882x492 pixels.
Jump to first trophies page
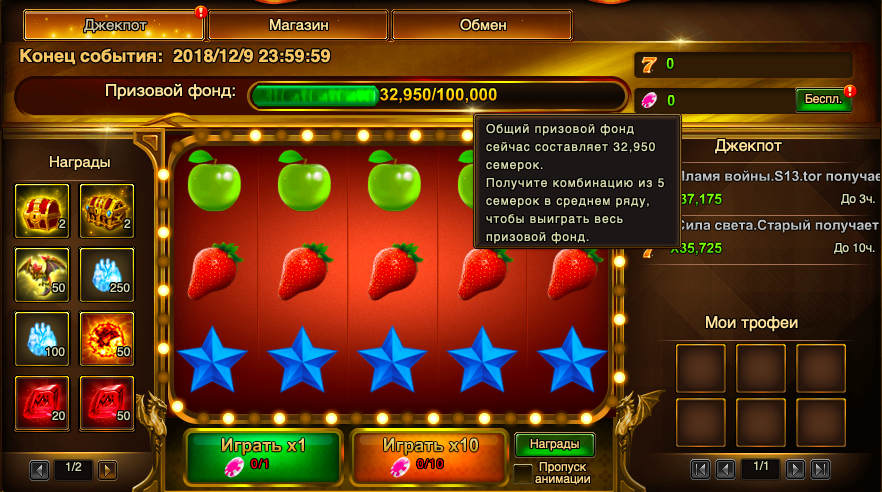701,468
